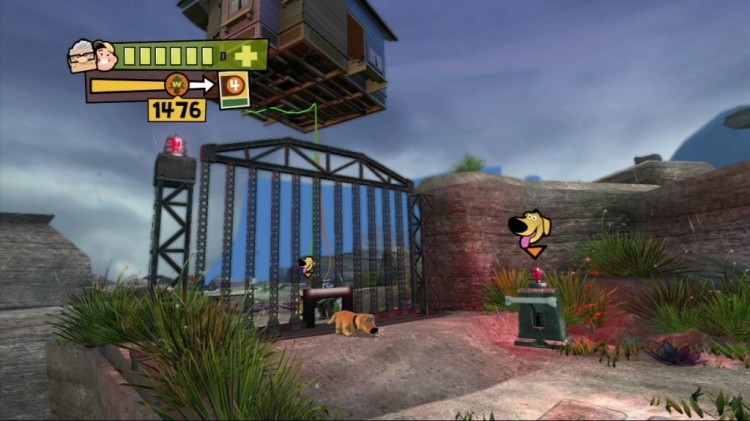Viewport: 750px width, 421px height.
Task: Select the Wilderness Explorer tree badge
Action: [x=177, y=85]
